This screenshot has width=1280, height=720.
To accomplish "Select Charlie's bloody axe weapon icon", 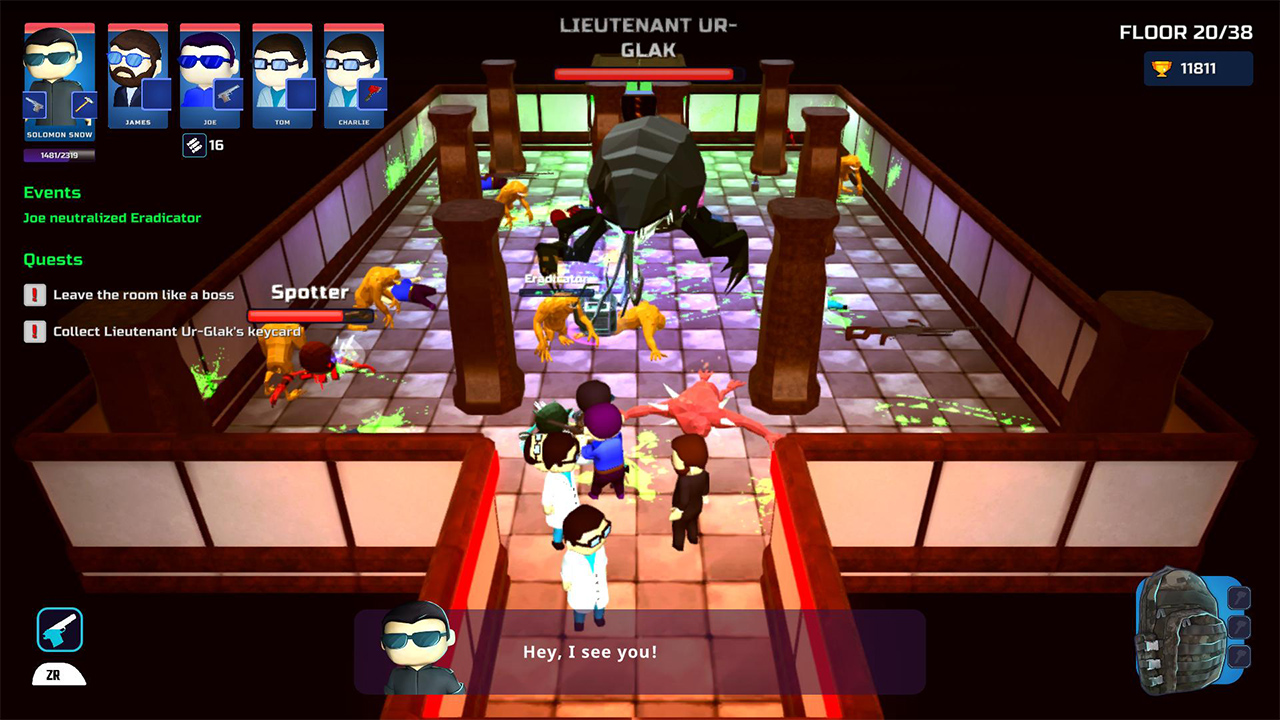I will (x=371, y=95).
